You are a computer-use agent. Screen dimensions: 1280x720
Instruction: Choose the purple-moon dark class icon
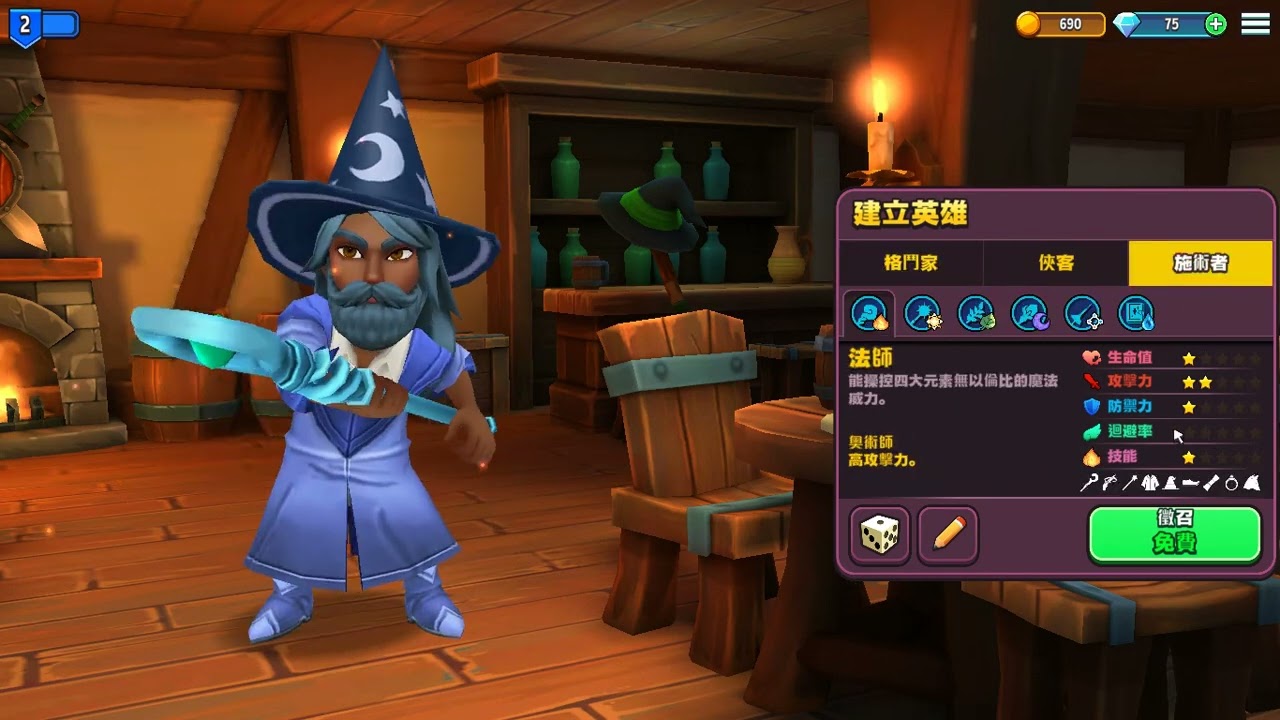pos(1029,314)
